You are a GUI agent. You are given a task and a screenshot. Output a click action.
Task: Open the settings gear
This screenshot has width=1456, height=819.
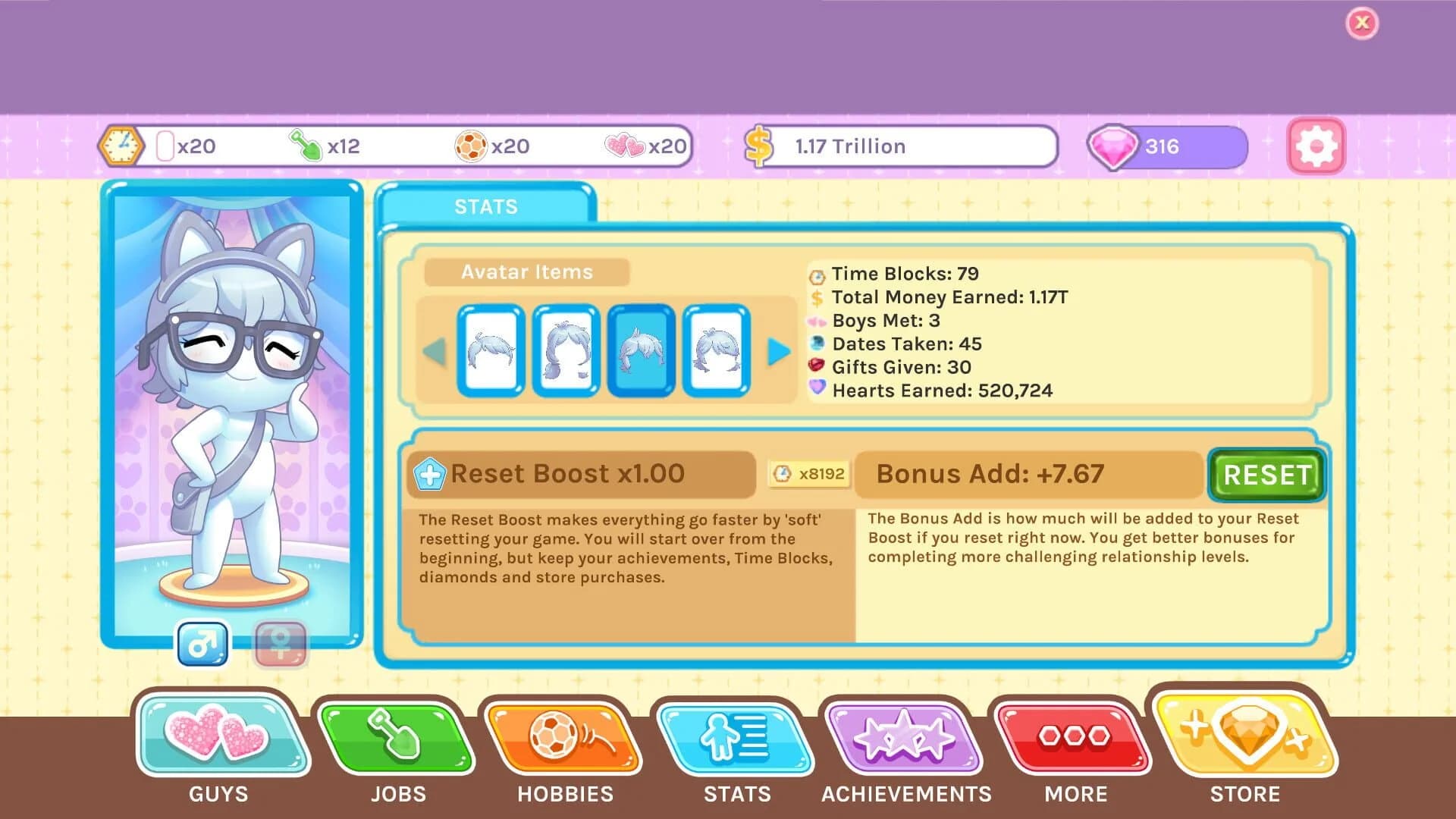1316,146
